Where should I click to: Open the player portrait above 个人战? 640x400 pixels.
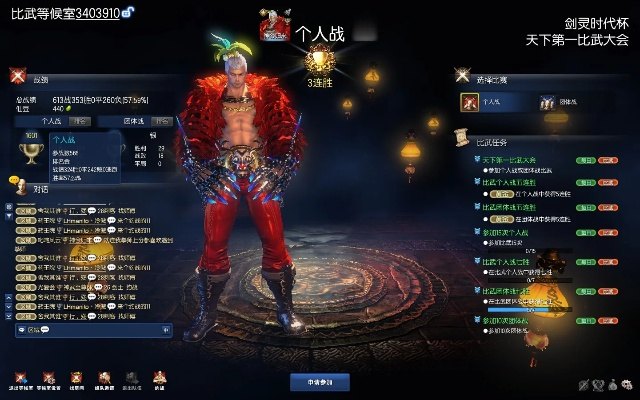[x=269, y=28]
